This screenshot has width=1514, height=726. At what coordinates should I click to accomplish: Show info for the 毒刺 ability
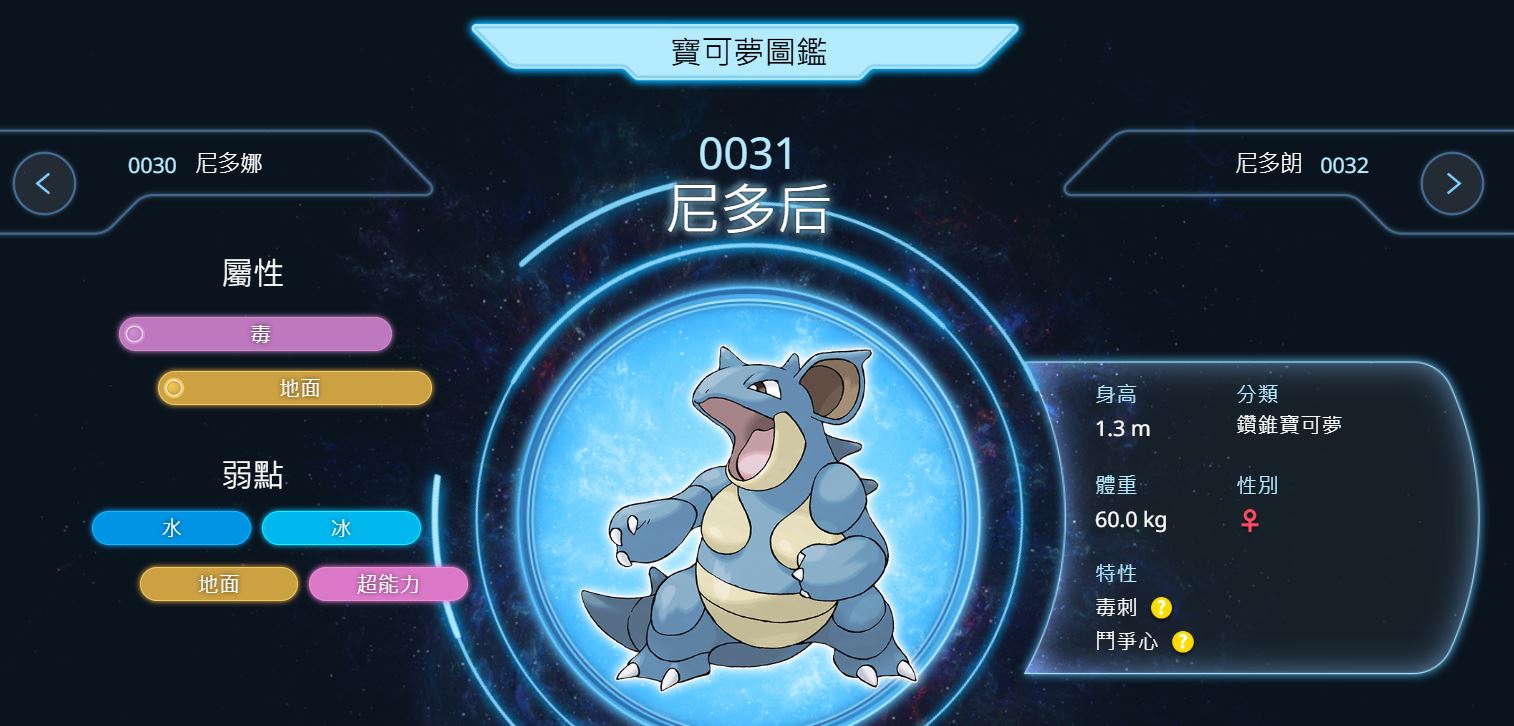pyautogui.click(x=1161, y=607)
